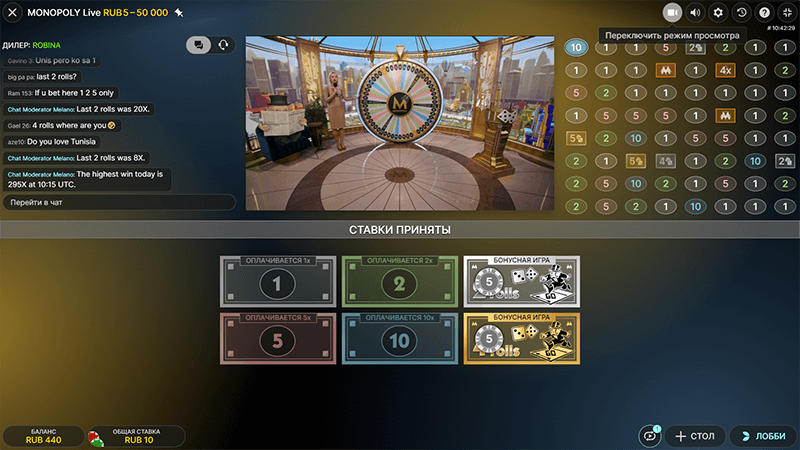Screen dimensions: 800x450
Task: Choose the gold 4 Rolls bonus bet
Action: click(521, 339)
